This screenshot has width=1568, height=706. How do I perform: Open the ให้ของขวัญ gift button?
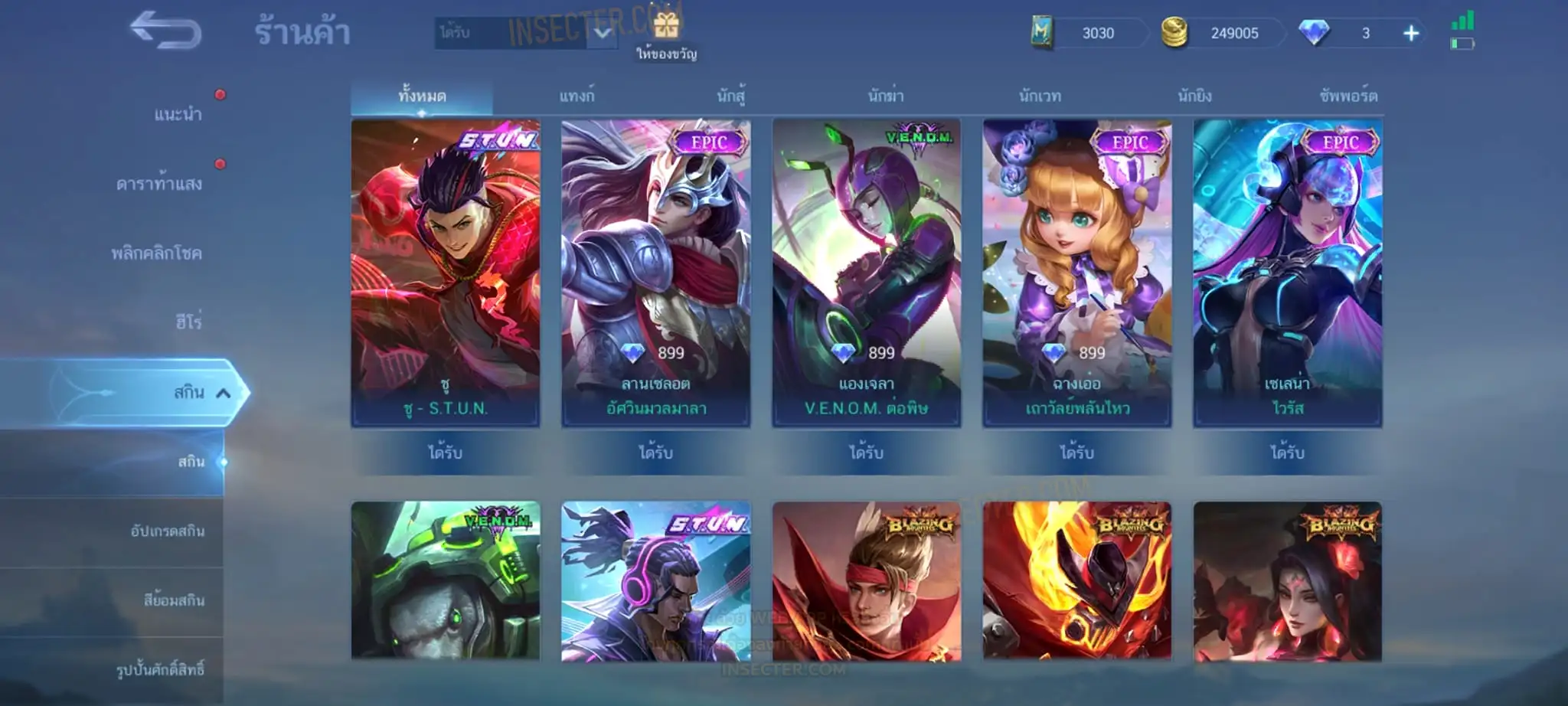point(666,34)
